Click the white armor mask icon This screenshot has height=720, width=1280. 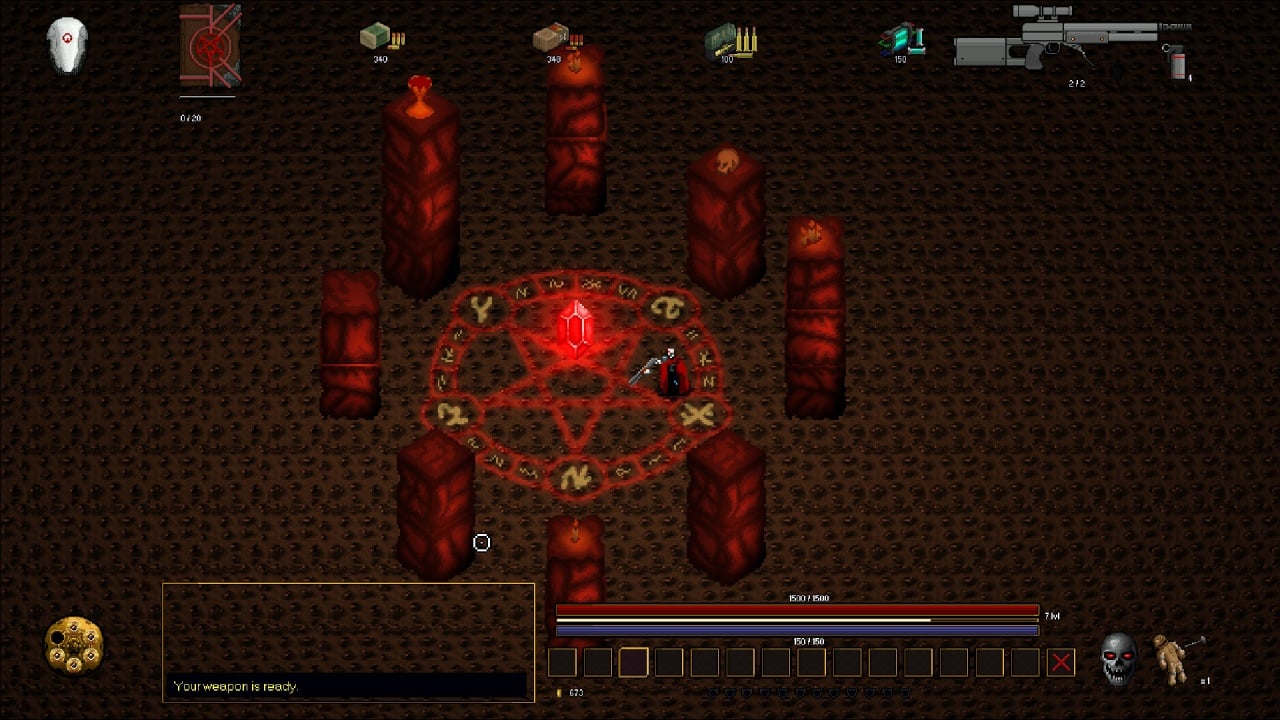click(68, 46)
